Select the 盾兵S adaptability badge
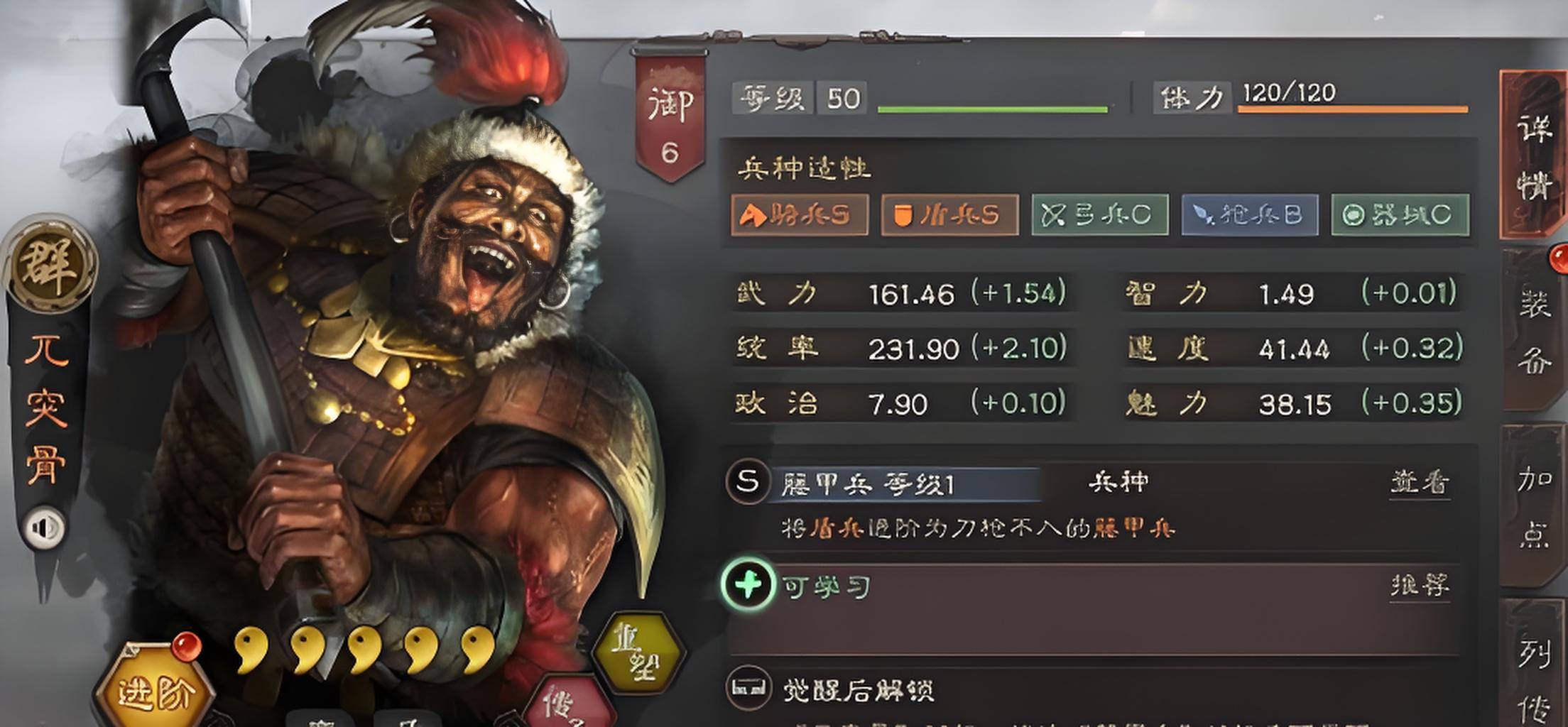 [952, 214]
